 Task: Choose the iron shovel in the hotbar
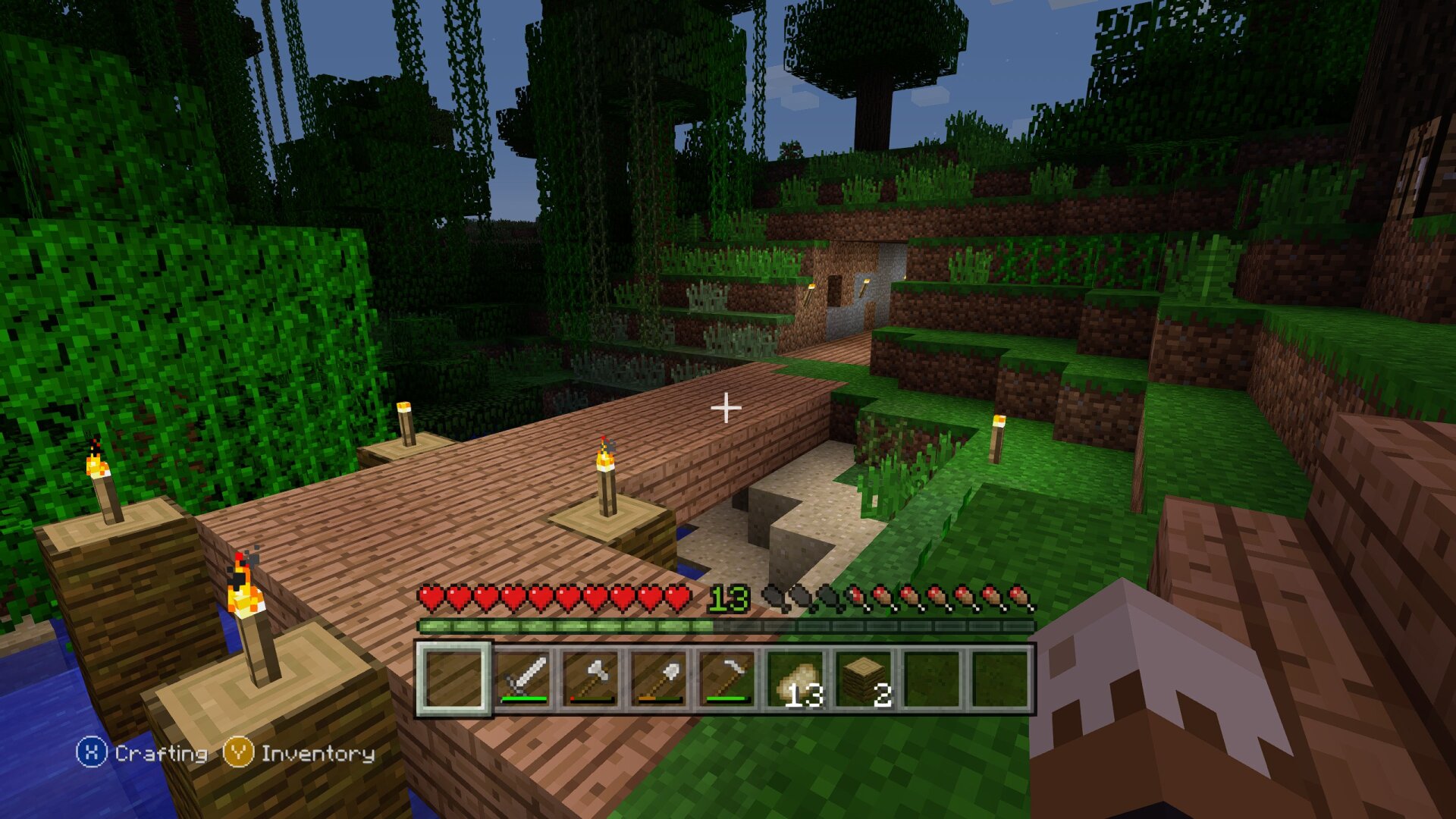click(x=659, y=678)
